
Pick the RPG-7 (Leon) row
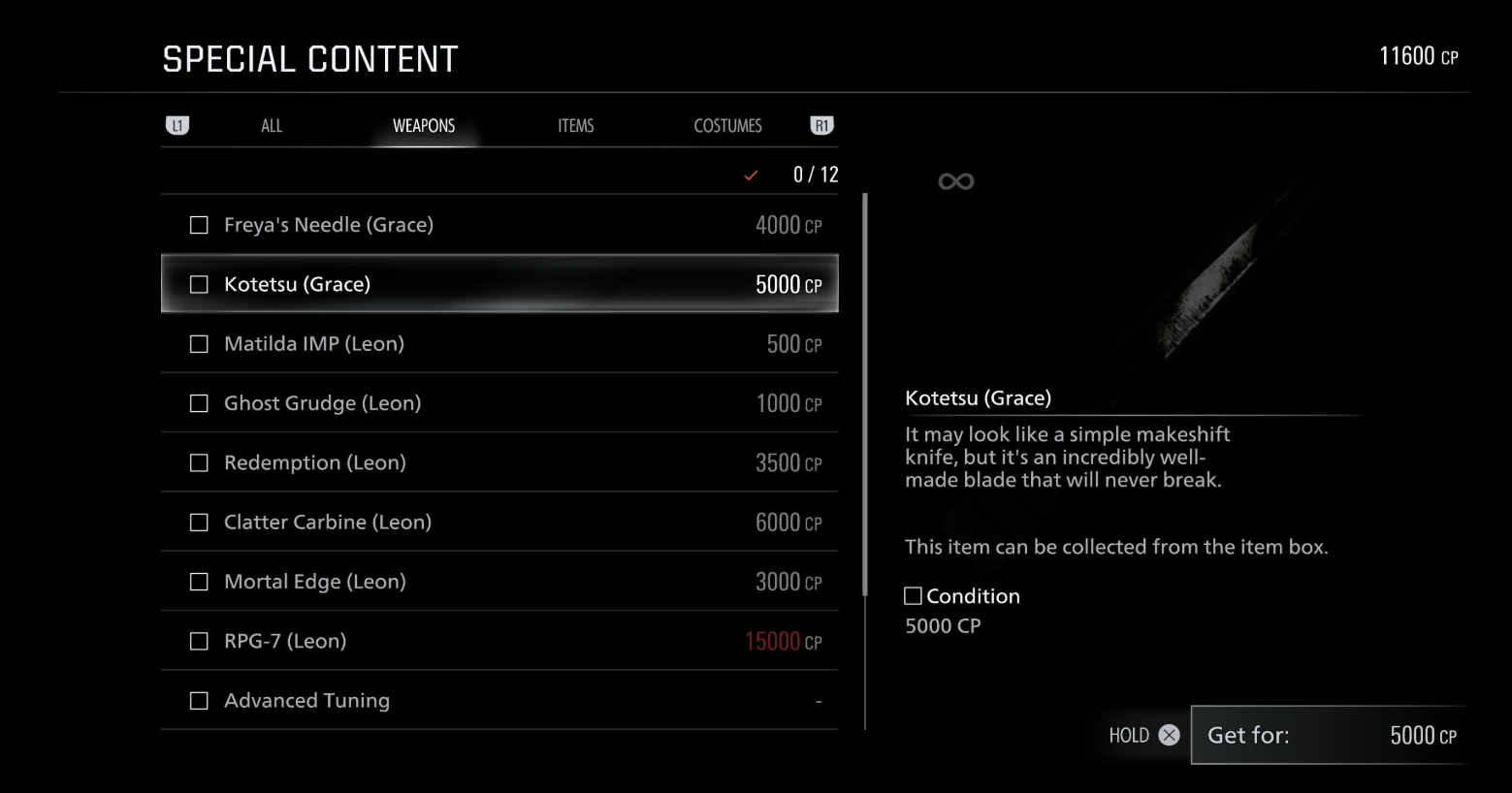click(x=499, y=641)
